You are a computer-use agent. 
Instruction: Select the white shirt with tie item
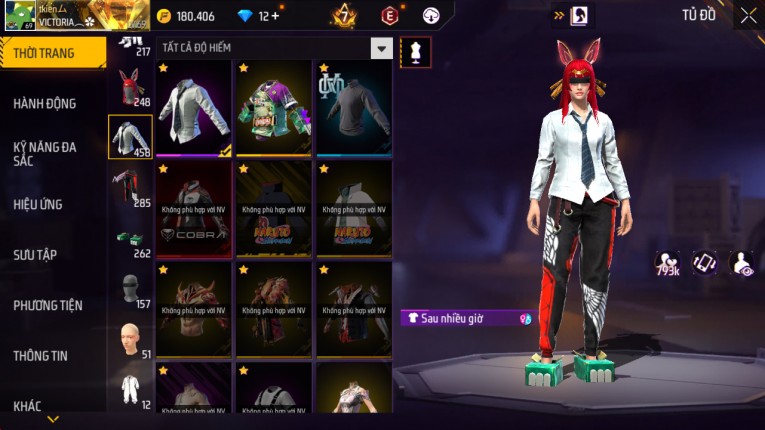(x=194, y=108)
